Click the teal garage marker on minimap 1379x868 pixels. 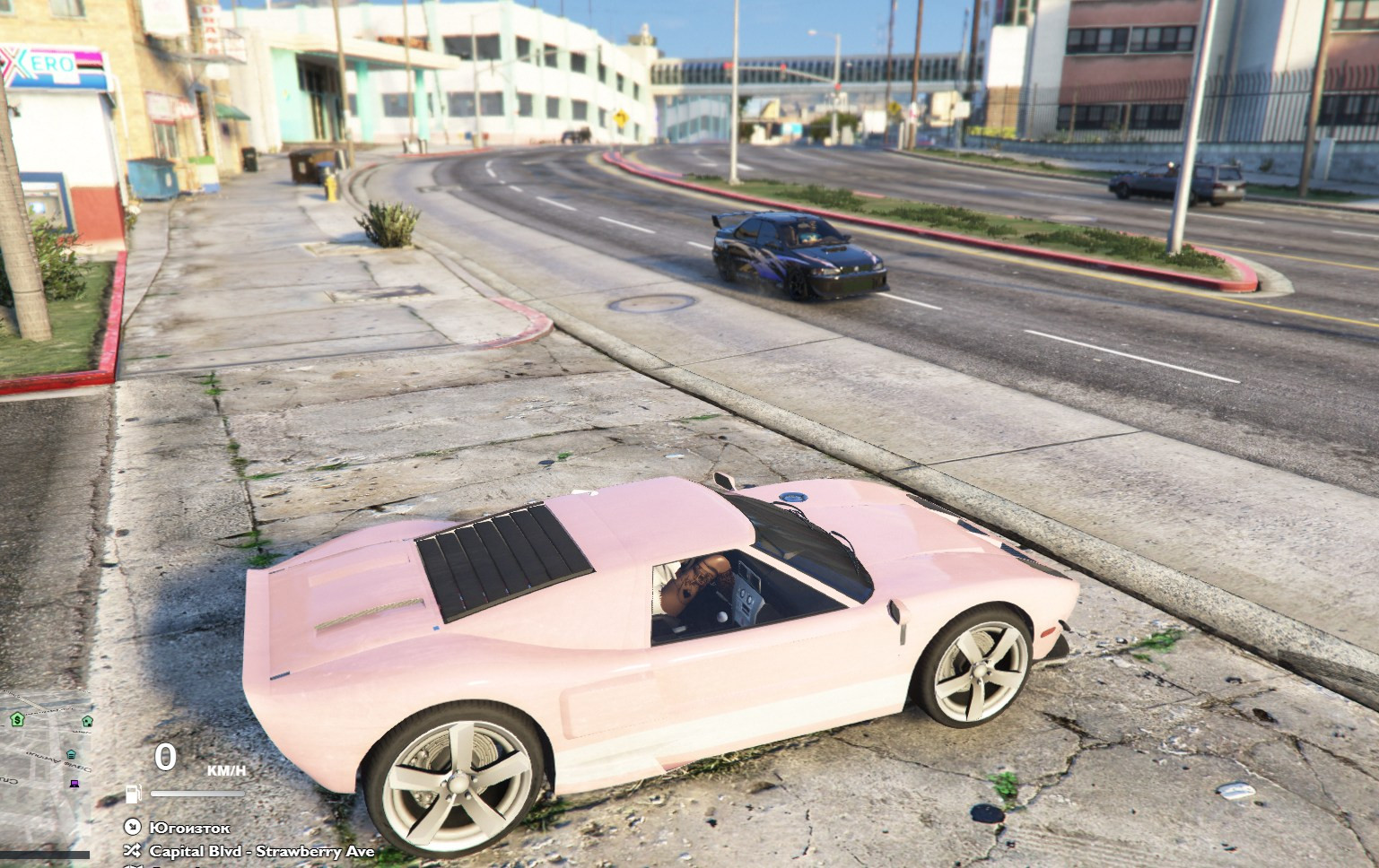coord(71,754)
